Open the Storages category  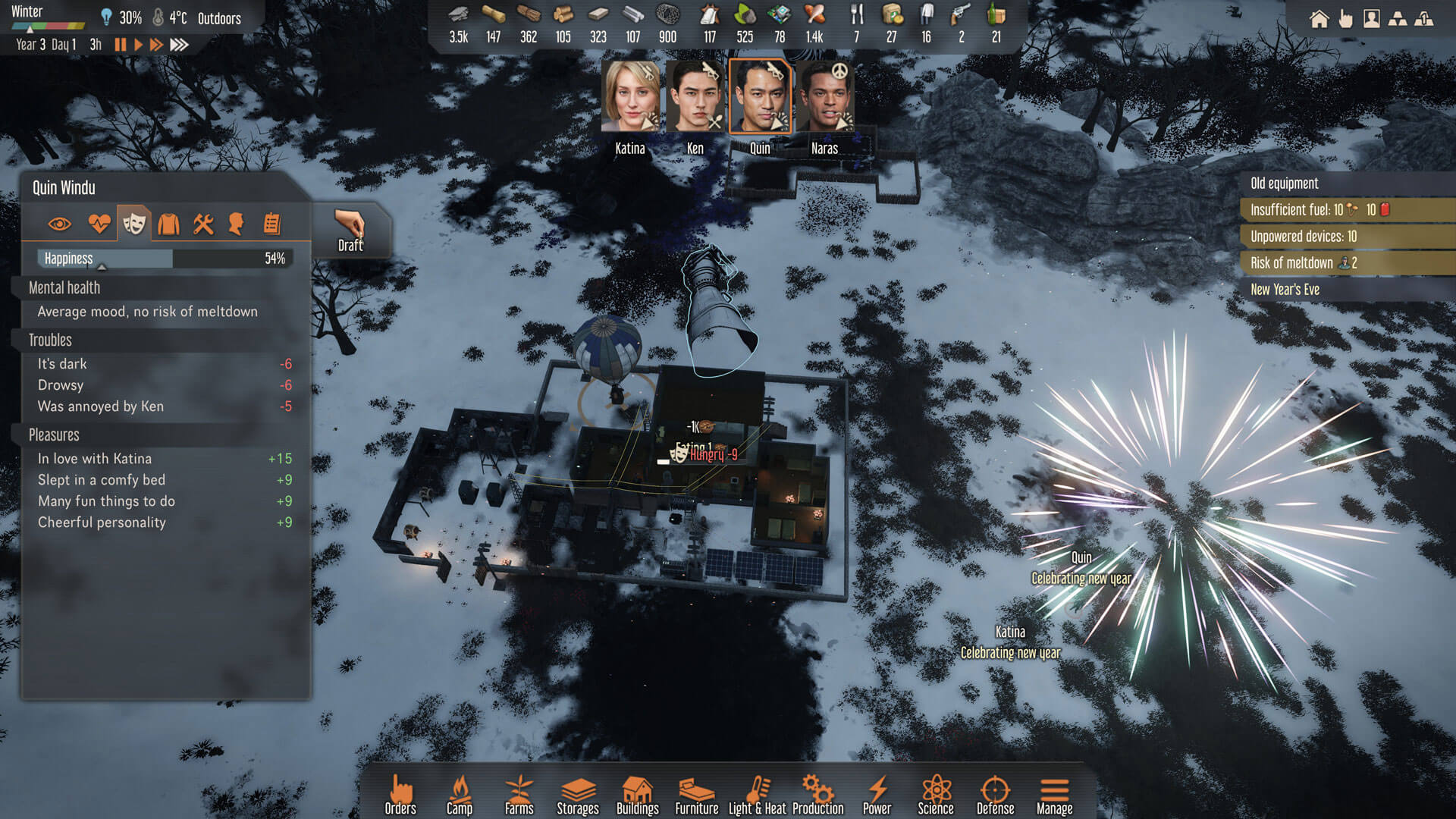tap(578, 795)
